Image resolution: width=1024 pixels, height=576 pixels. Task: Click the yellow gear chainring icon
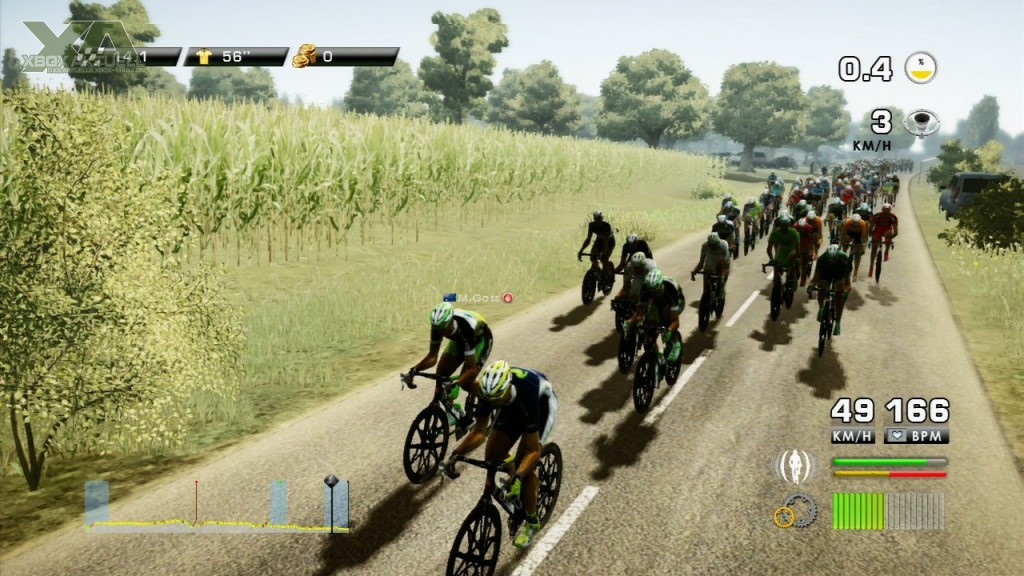[x=785, y=516]
